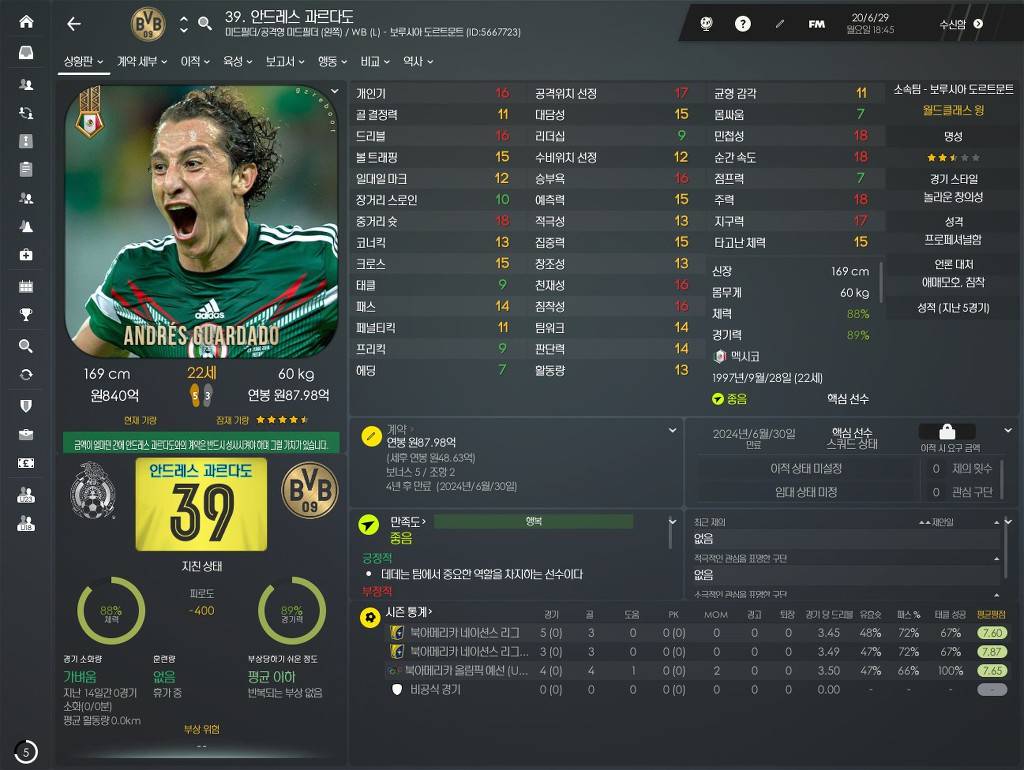Open the question mark help icon
The image size is (1024, 770).
743,24
